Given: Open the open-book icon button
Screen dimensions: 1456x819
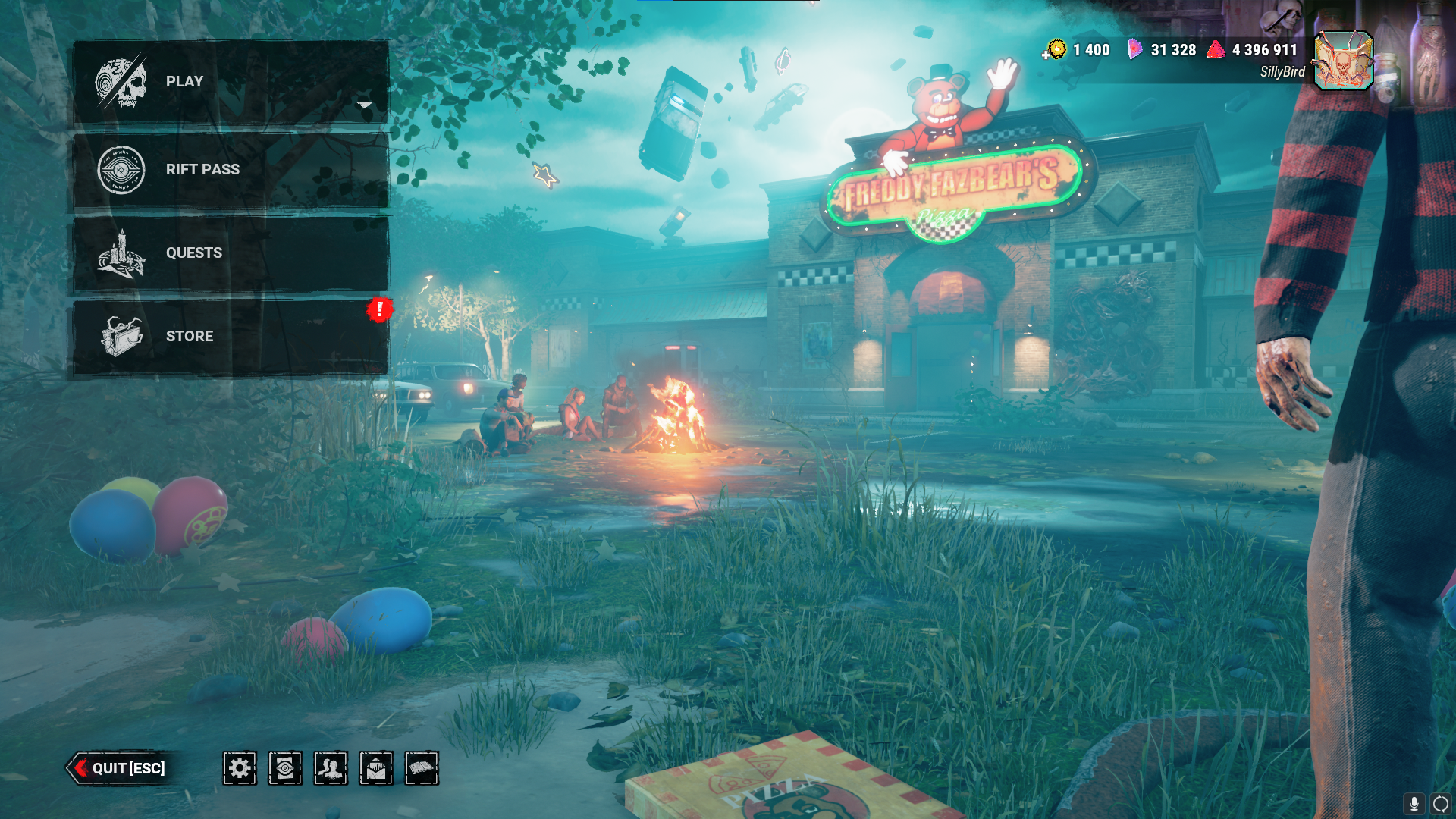Looking at the screenshot, I should 422,768.
